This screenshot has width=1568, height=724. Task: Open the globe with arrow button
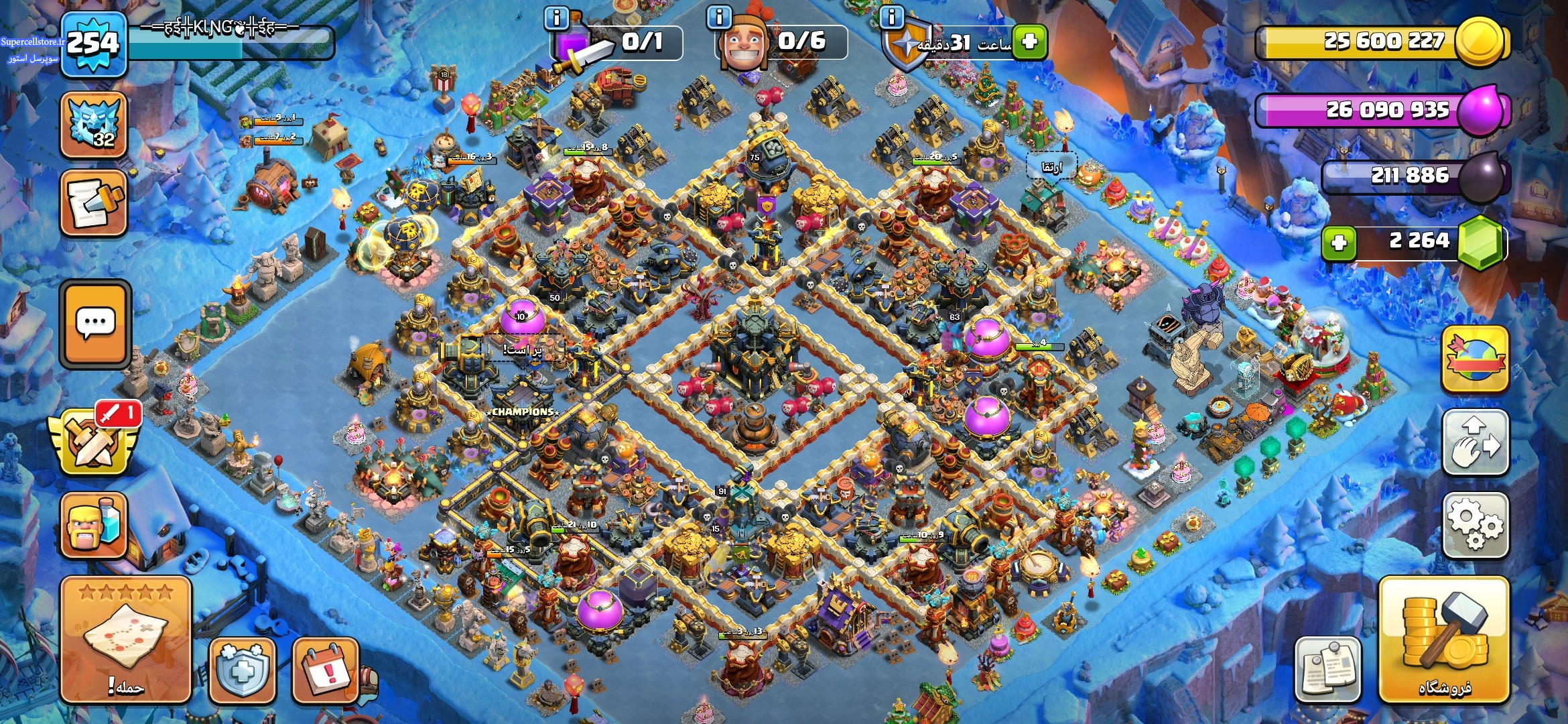[1475, 359]
